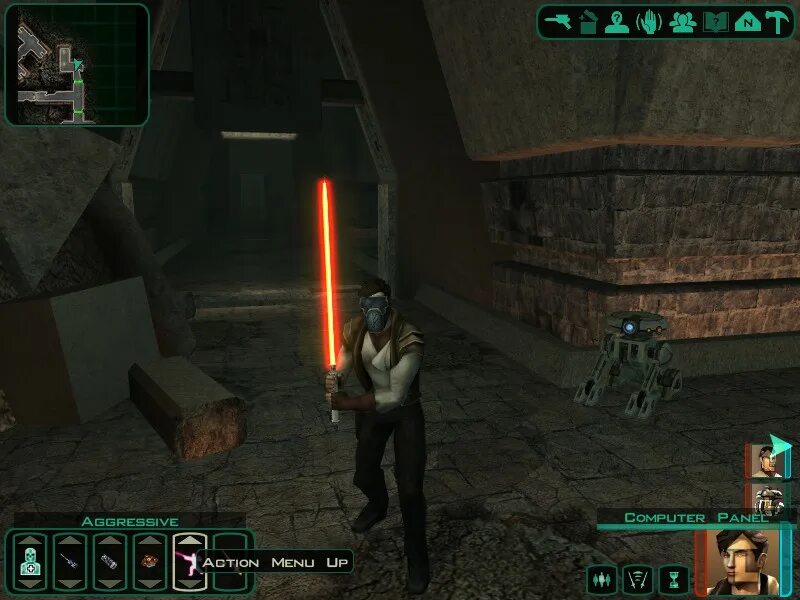The image size is (800, 600).
Task: Pause the game with hourglass button
Action: [x=673, y=578]
